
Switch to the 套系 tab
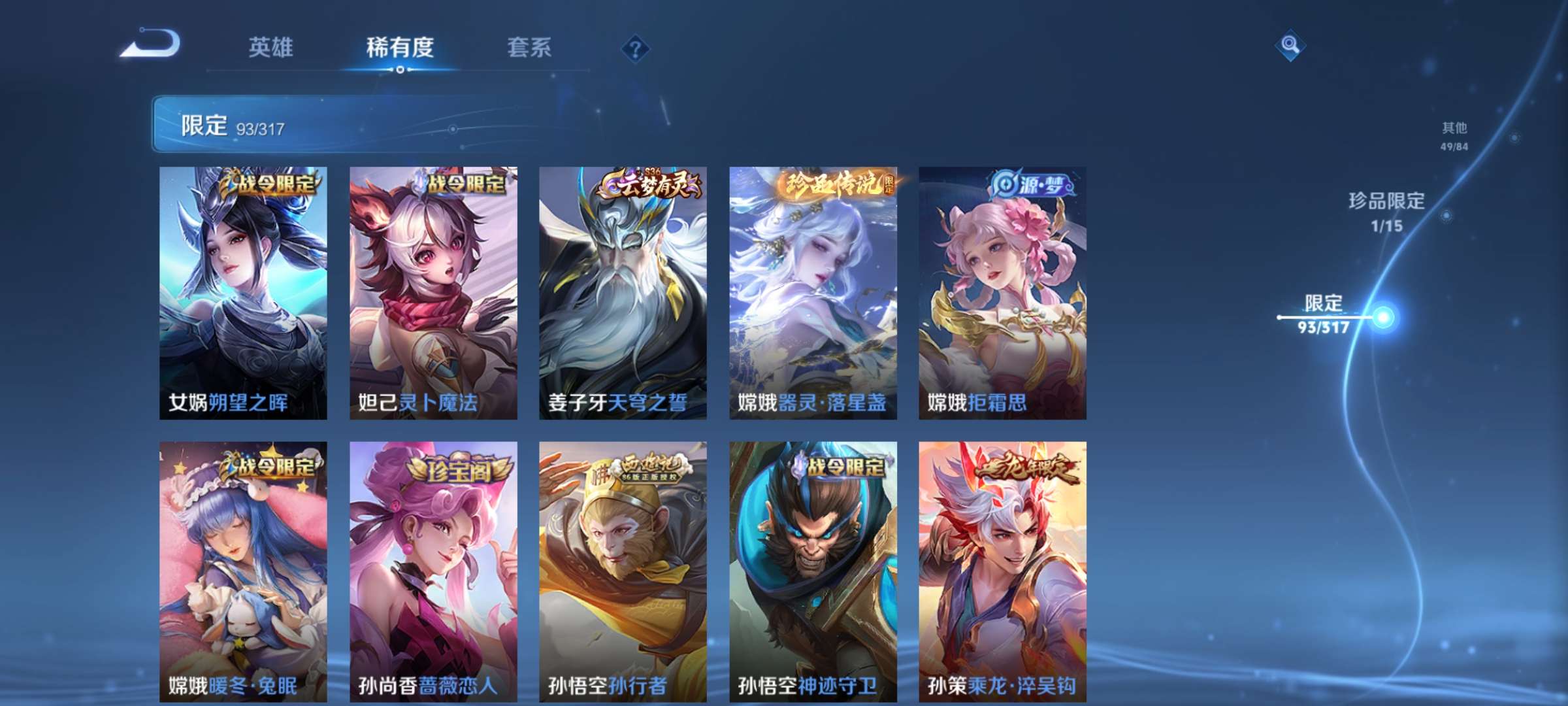coord(529,47)
